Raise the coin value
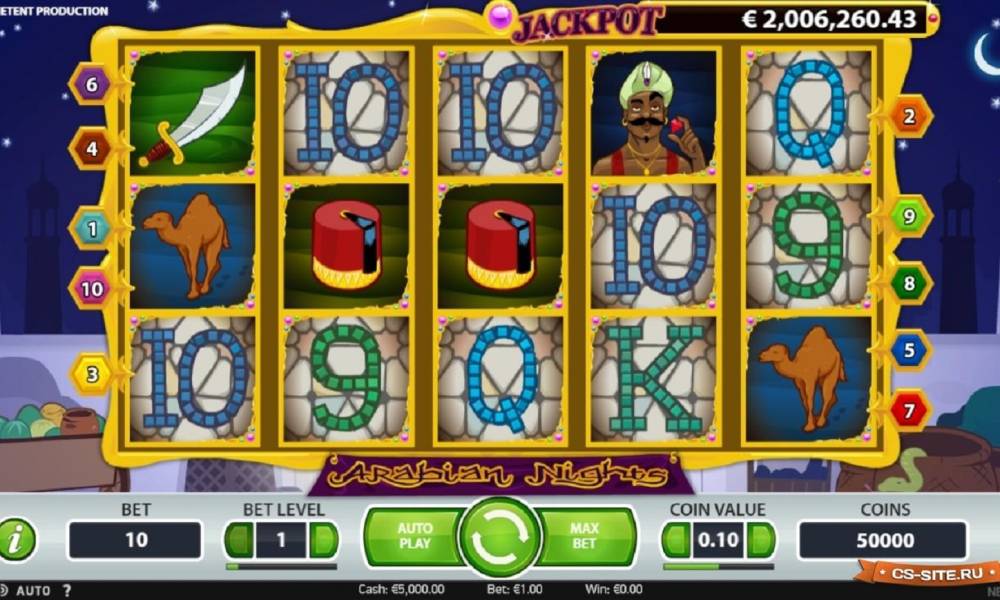Image resolution: width=1000 pixels, height=600 pixels. 759,541
